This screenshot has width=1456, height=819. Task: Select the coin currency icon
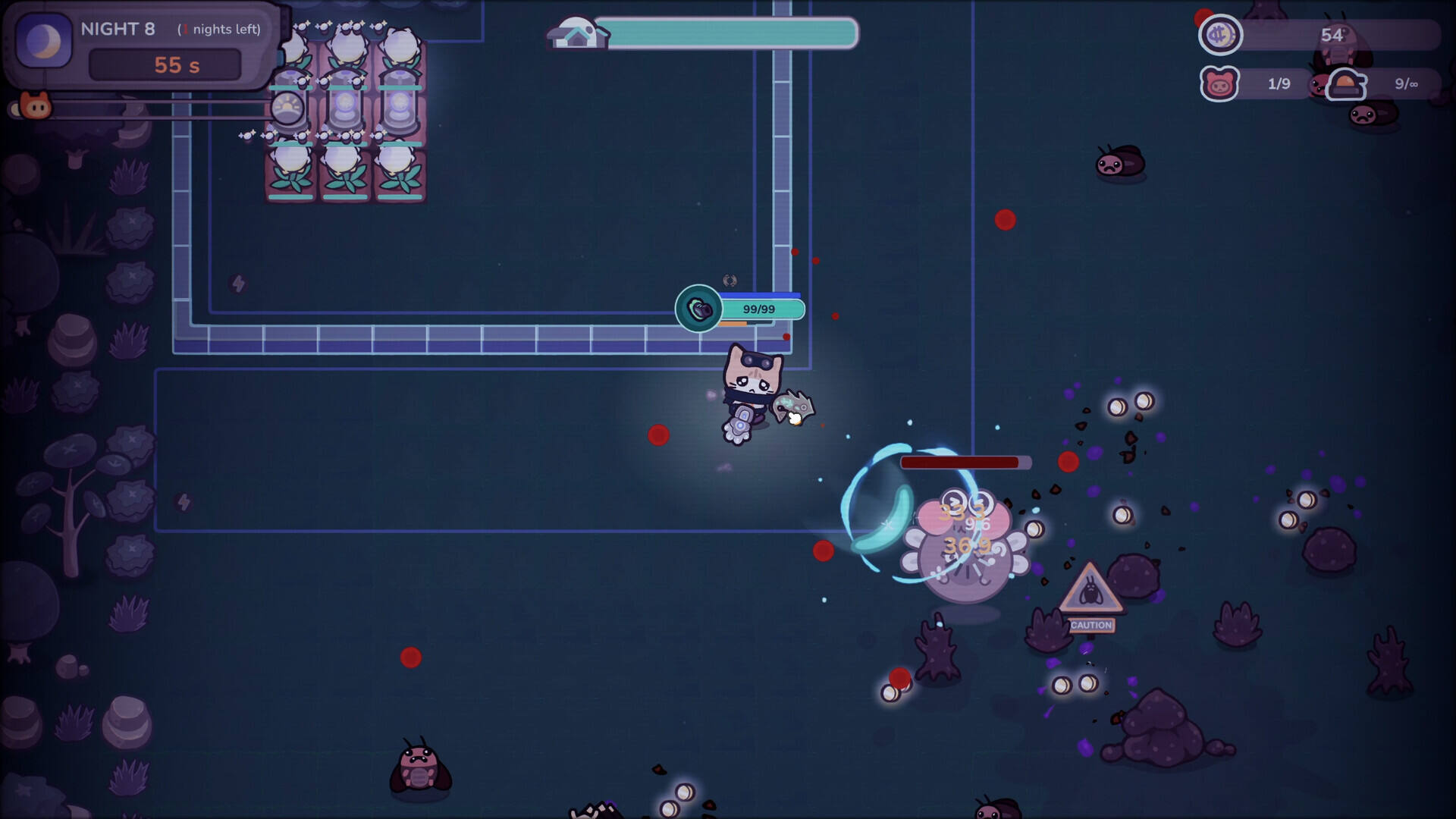(x=1220, y=35)
